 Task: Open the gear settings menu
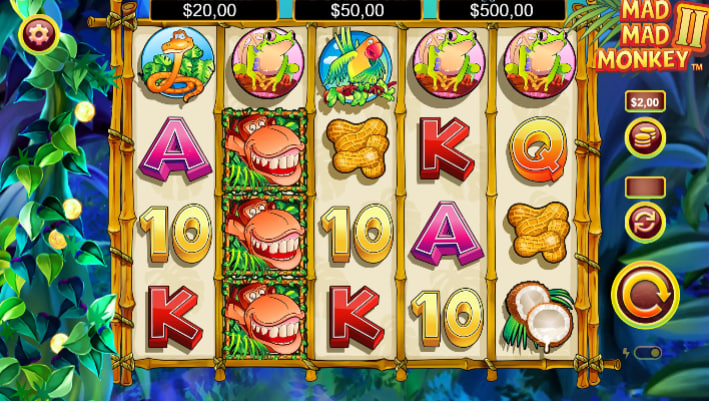pyautogui.click(x=39, y=35)
